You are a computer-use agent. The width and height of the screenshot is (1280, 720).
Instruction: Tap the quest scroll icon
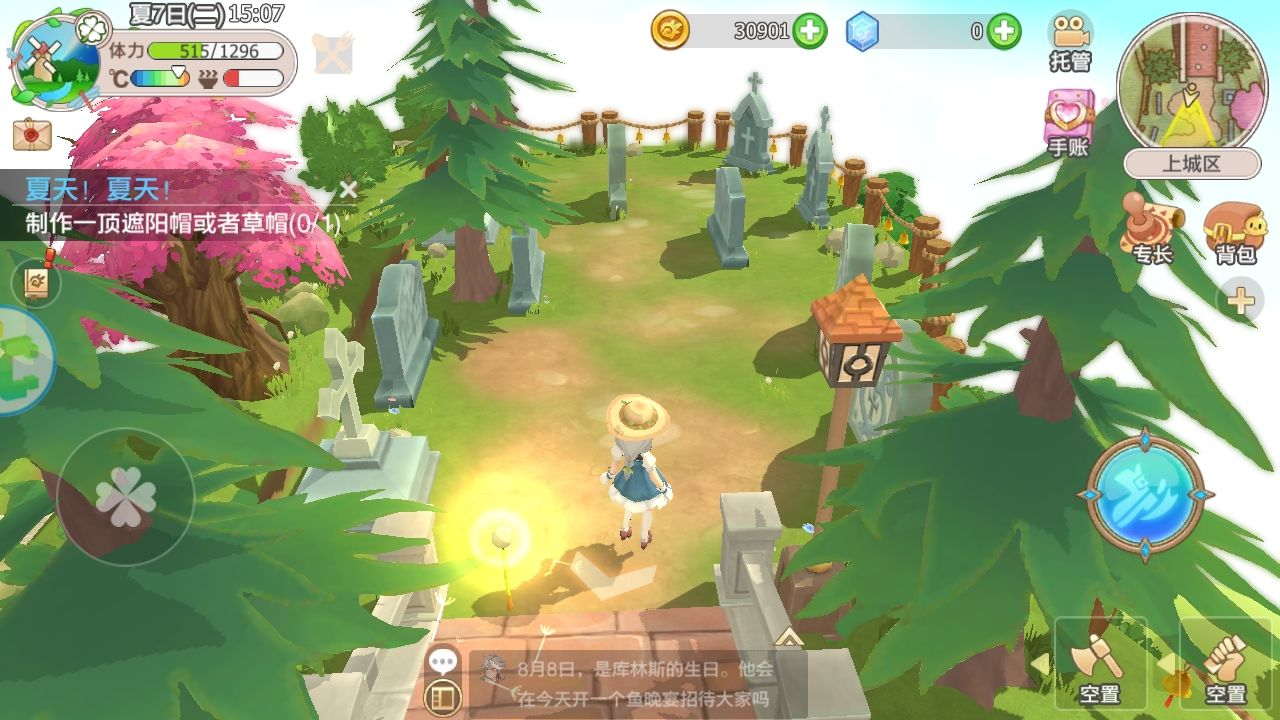36,284
